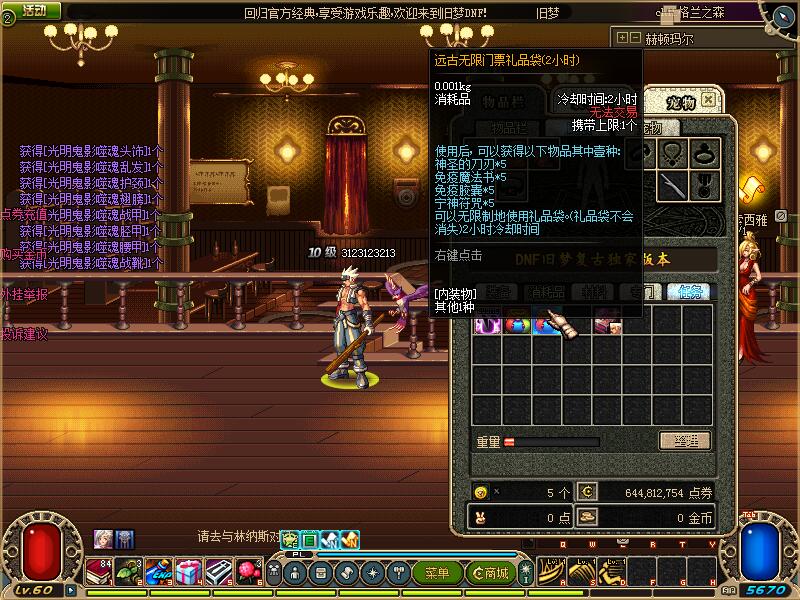Open the 任务 (Quest) item tab
This screenshot has width=800, height=600.
pos(690,292)
